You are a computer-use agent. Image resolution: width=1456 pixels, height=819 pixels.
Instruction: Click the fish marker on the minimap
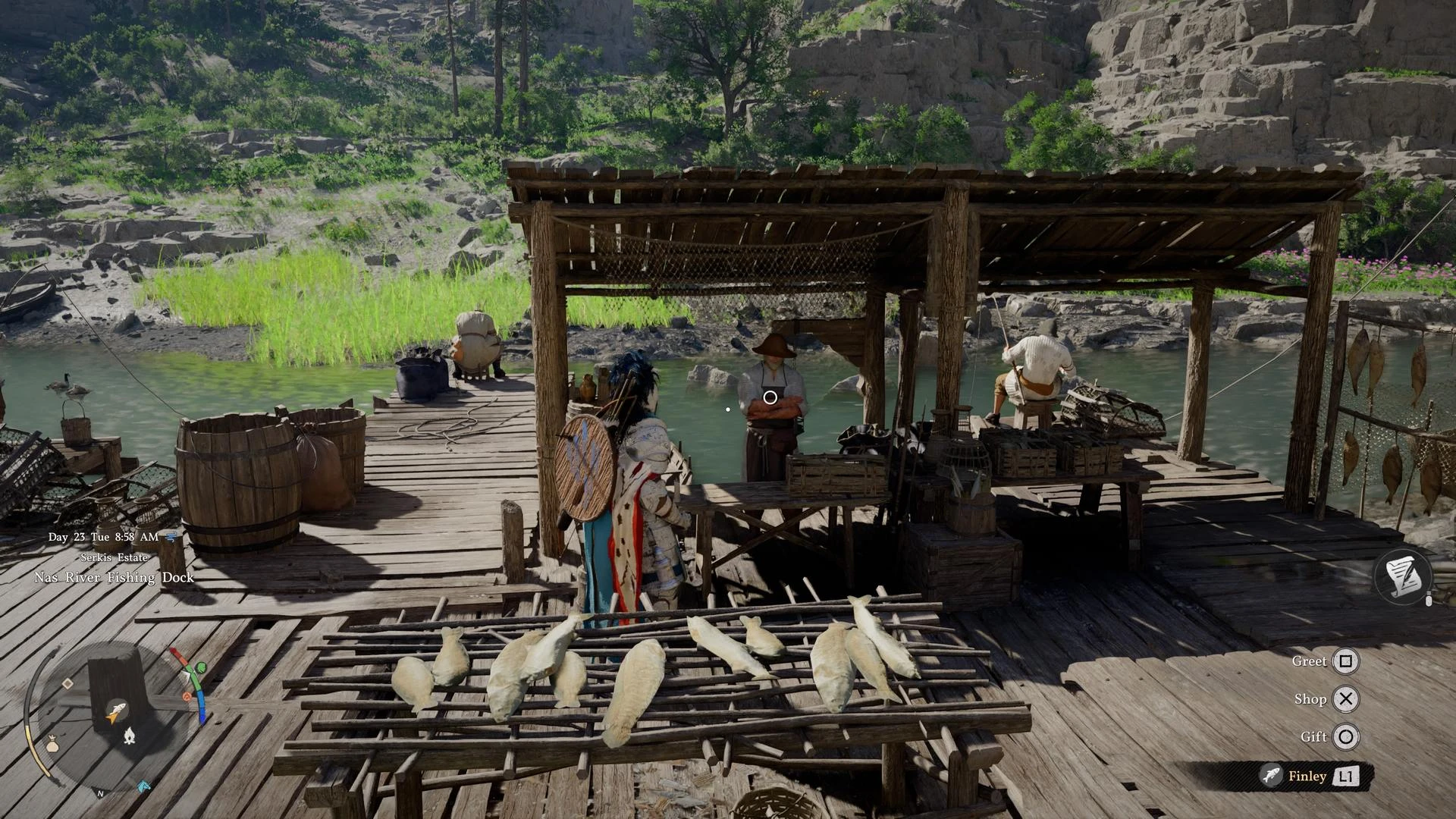click(116, 711)
